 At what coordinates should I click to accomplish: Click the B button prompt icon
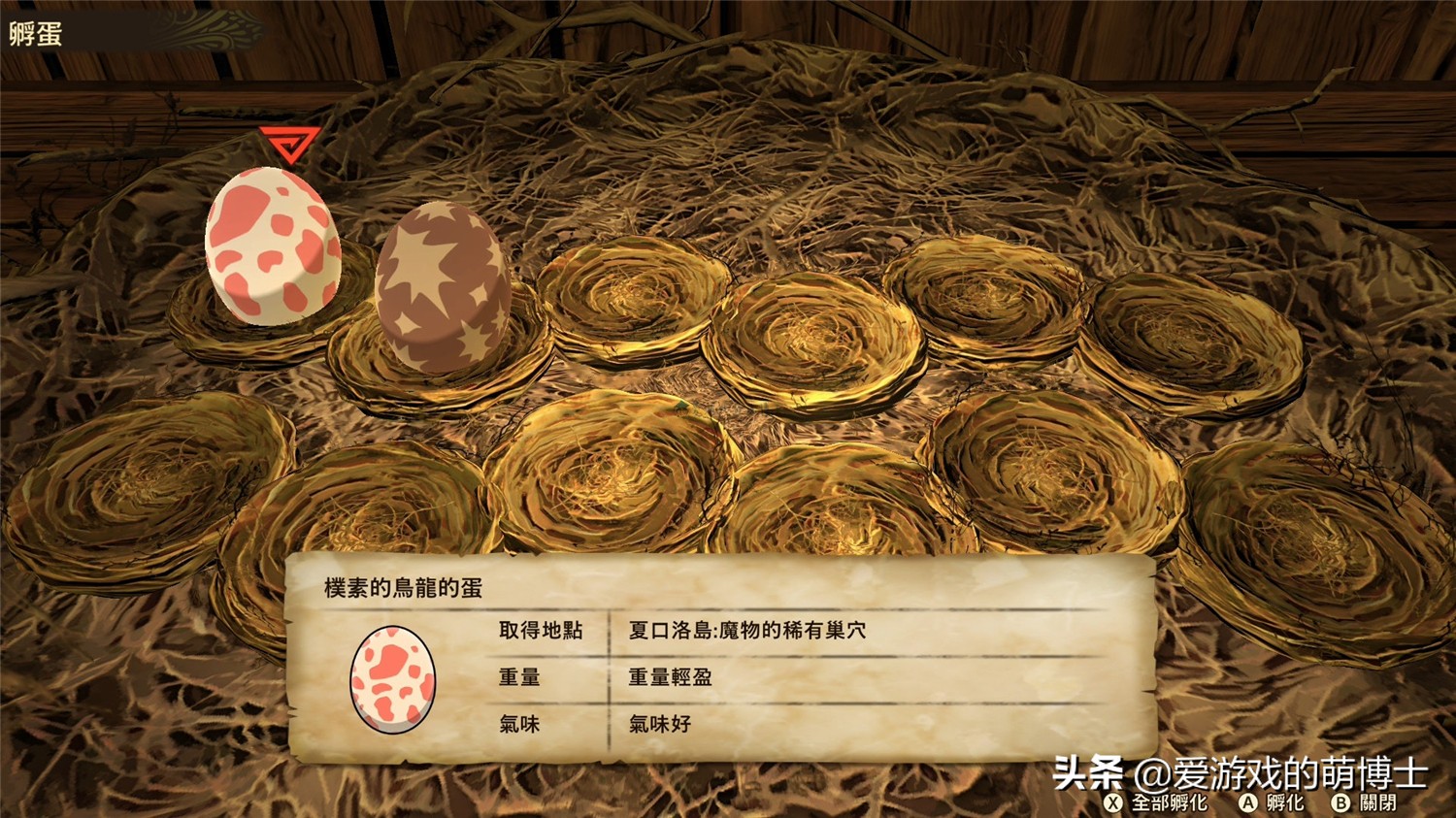point(1340,803)
